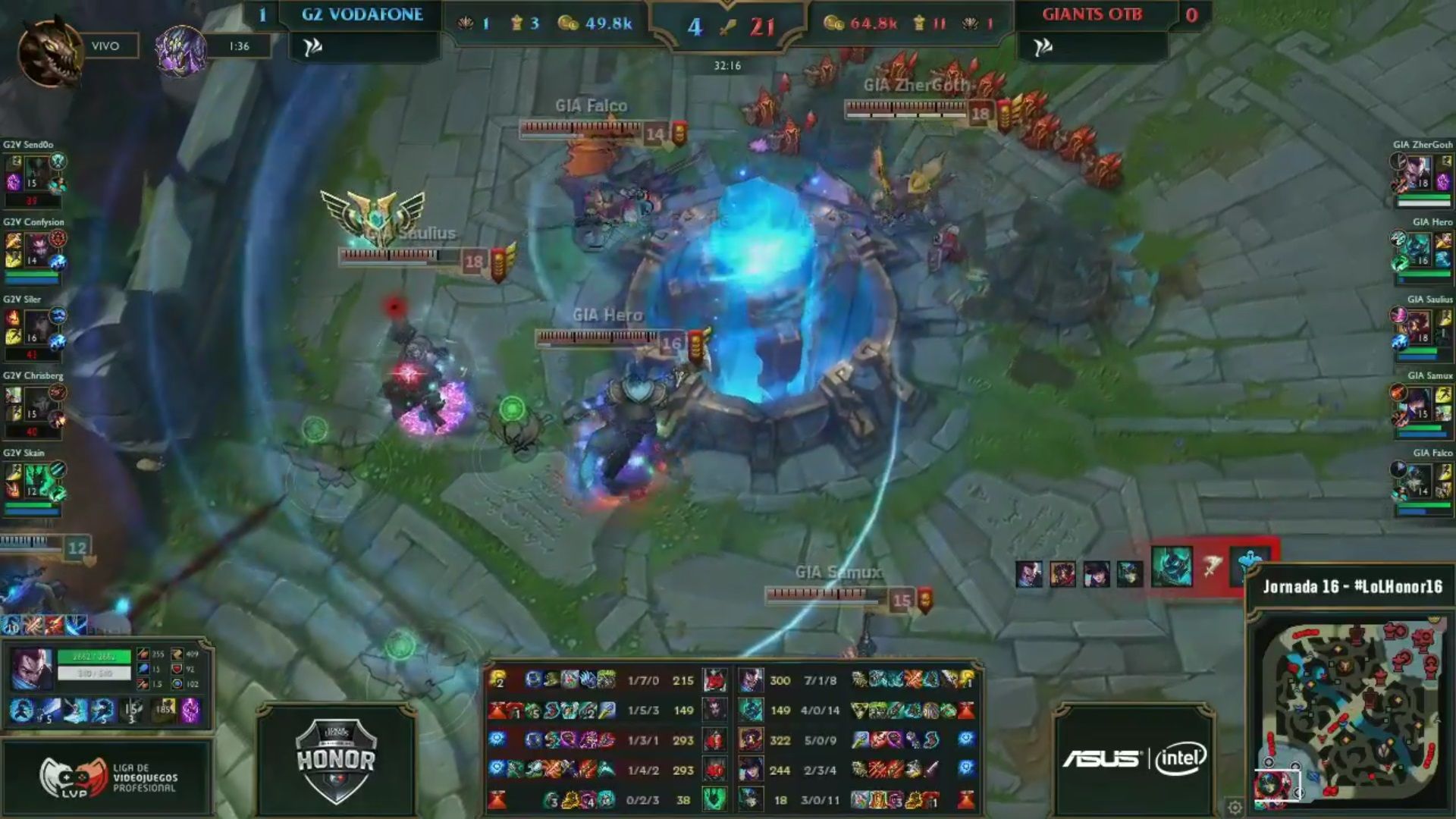Click the minimap in the corner

[x=1350, y=709]
